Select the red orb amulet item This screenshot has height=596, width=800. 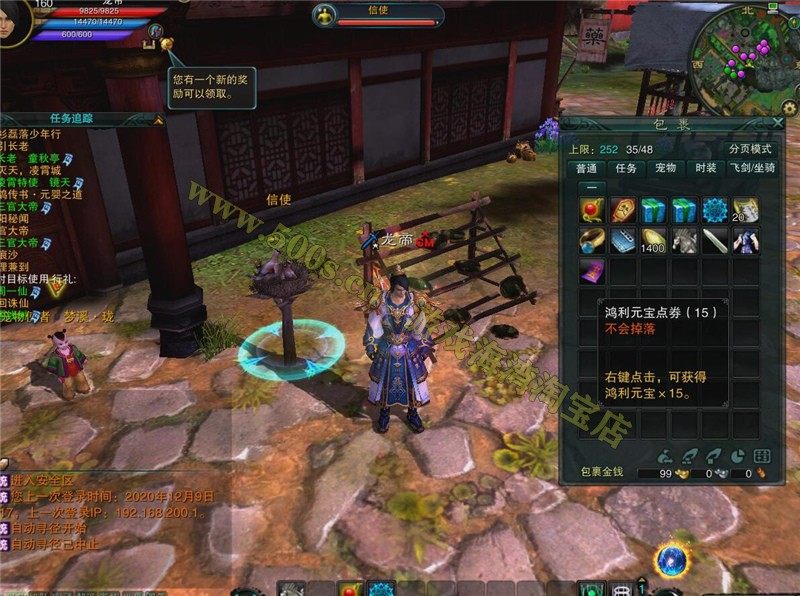(x=591, y=210)
